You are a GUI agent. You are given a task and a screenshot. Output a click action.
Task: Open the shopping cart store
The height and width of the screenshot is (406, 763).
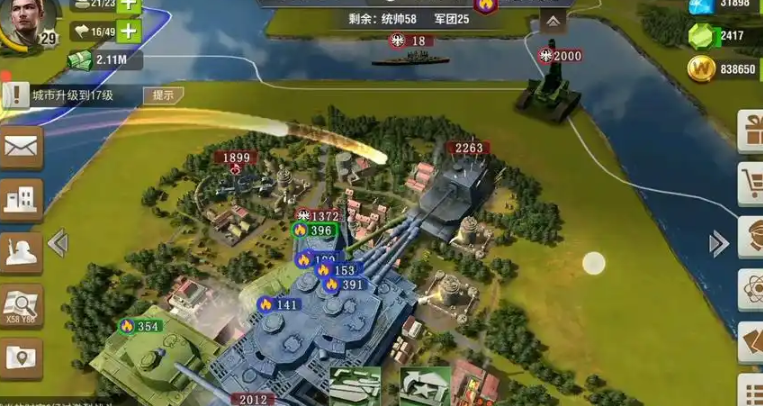tap(750, 184)
